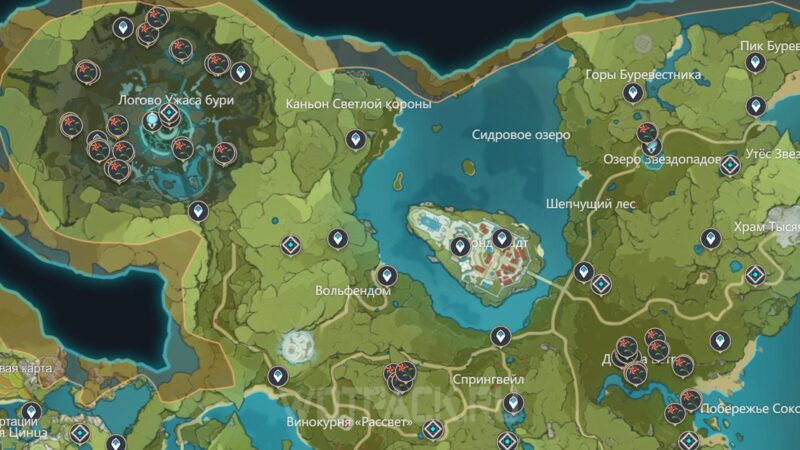
Task: Open the diamond domain marker right of Винокурня «Рассвет»
Action: click(432, 429)
